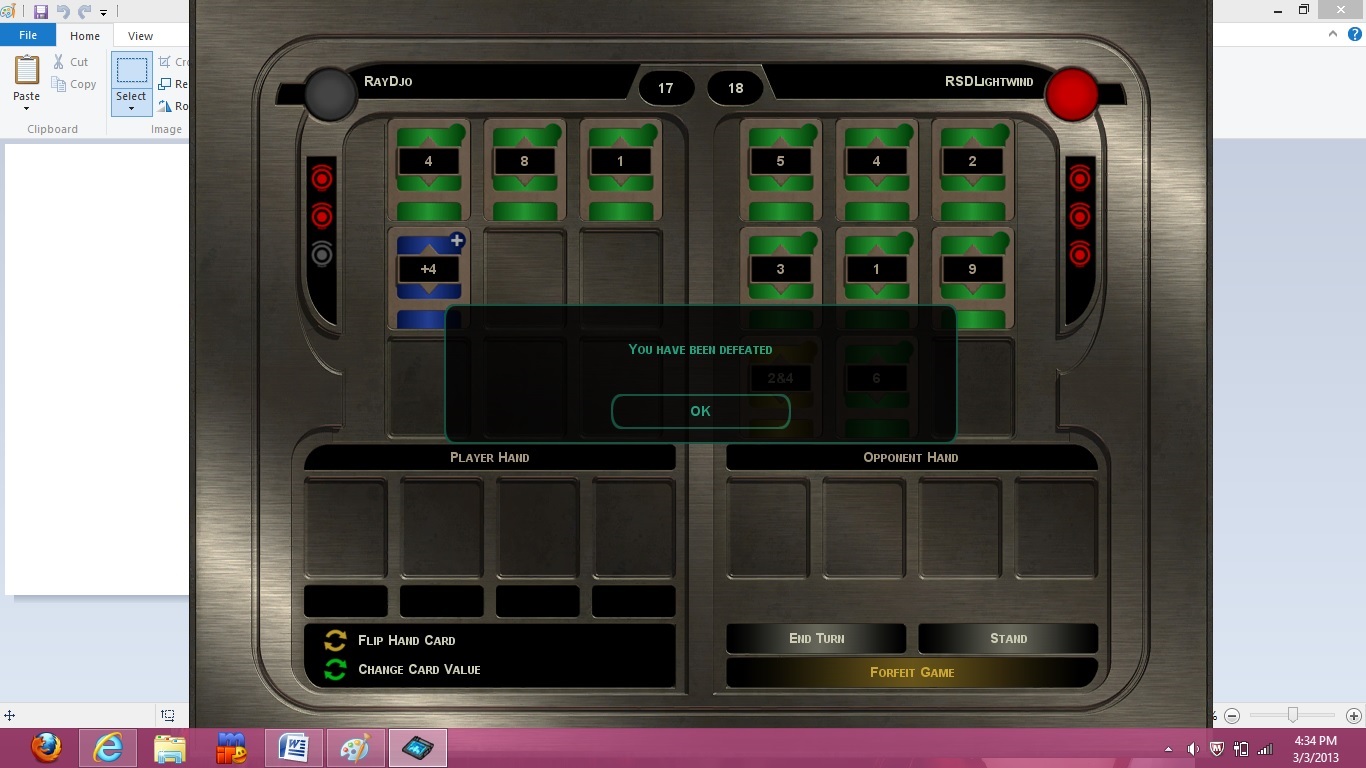Open Firefox from the taskbar
The width and height of the screenshot is (1366, 768).
pyautogui.click(x=45, y=747)
